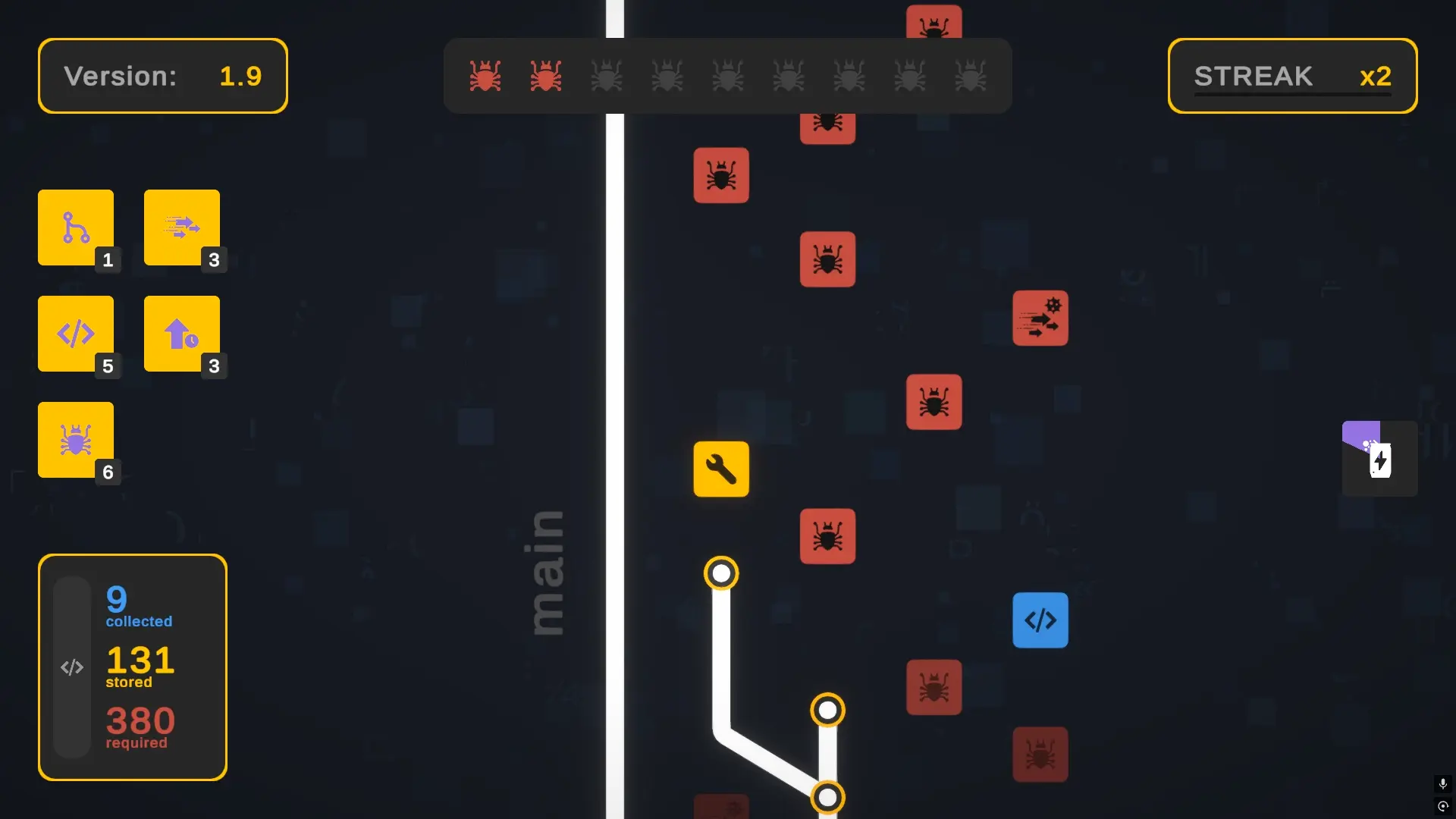Click the bottom commit node on main
This screenshot has height=819, width=1456.
coord(828,796)
